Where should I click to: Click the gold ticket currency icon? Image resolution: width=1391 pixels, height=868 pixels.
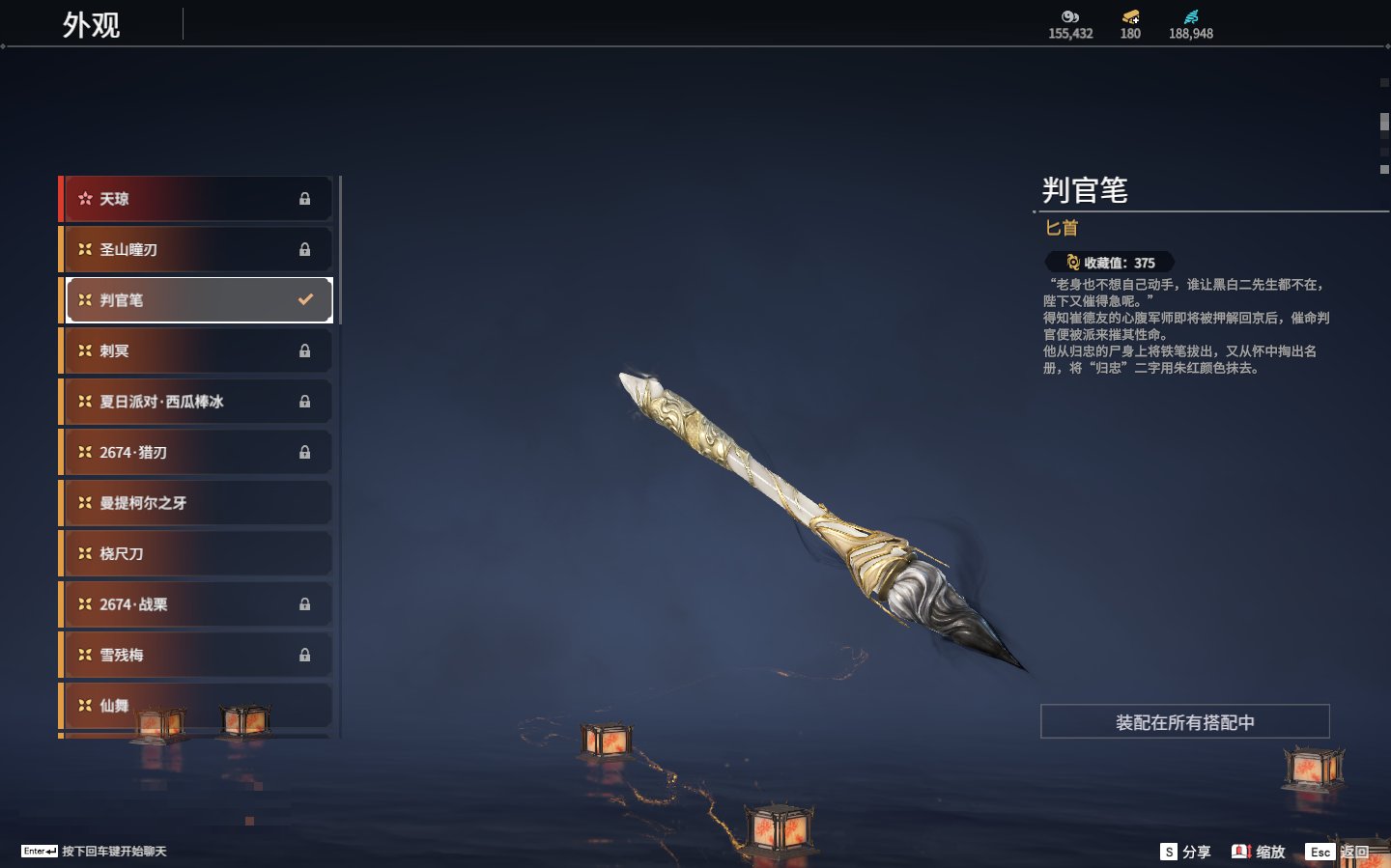[x=1130, y=17]
